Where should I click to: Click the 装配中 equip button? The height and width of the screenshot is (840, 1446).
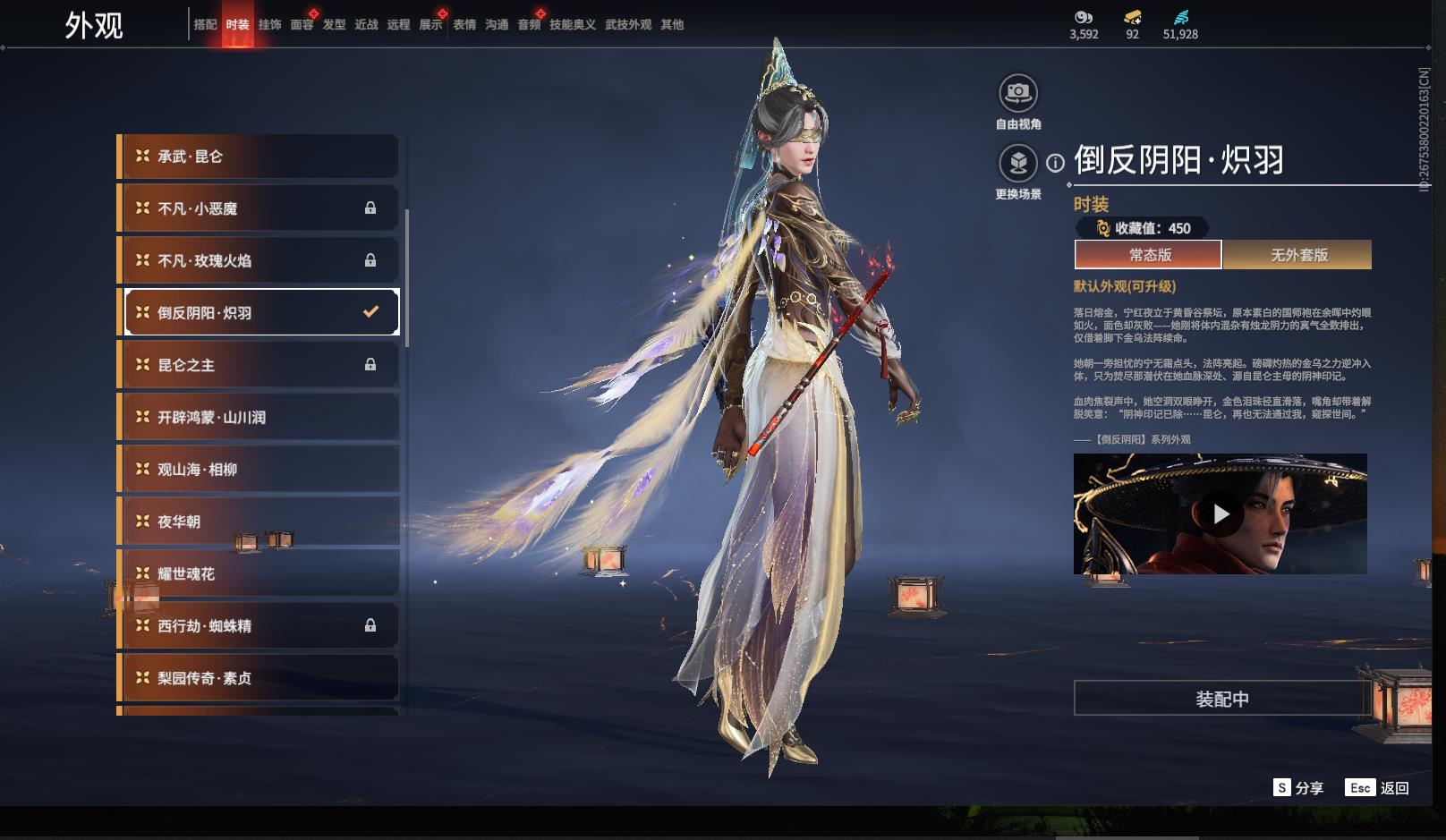point(1221,699)
